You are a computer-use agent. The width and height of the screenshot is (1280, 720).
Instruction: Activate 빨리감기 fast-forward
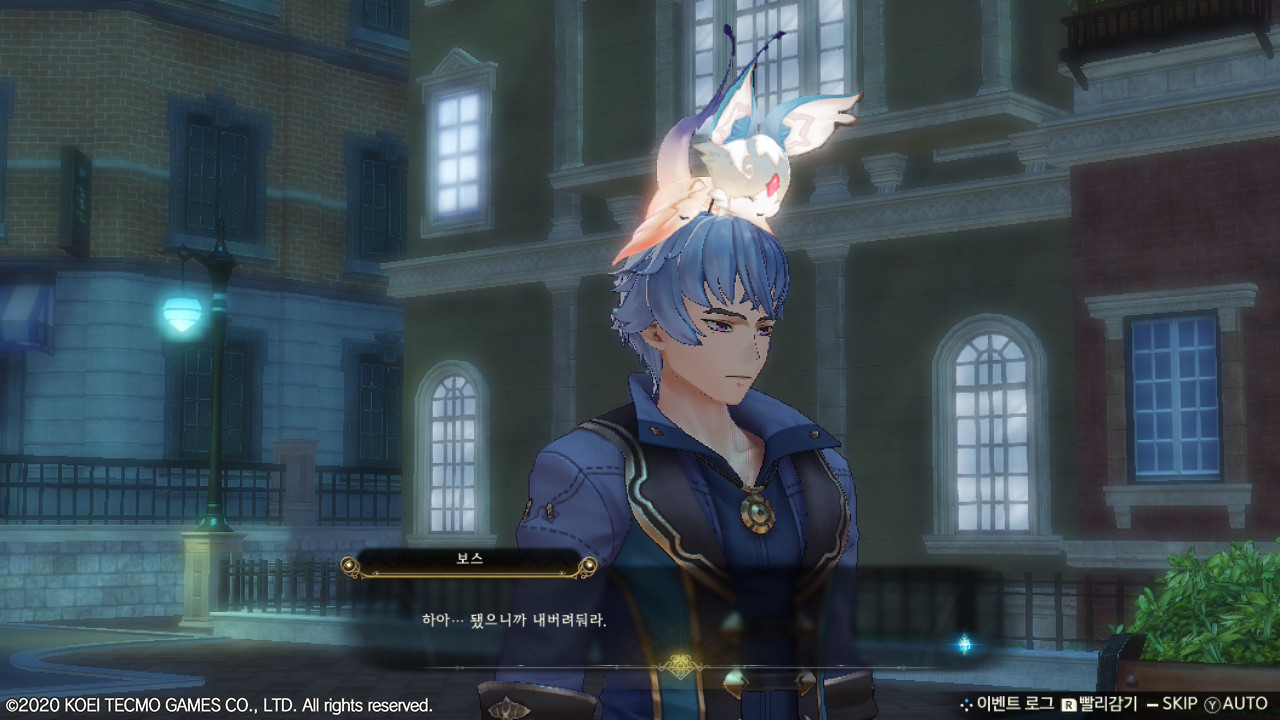click(1098, 704)
